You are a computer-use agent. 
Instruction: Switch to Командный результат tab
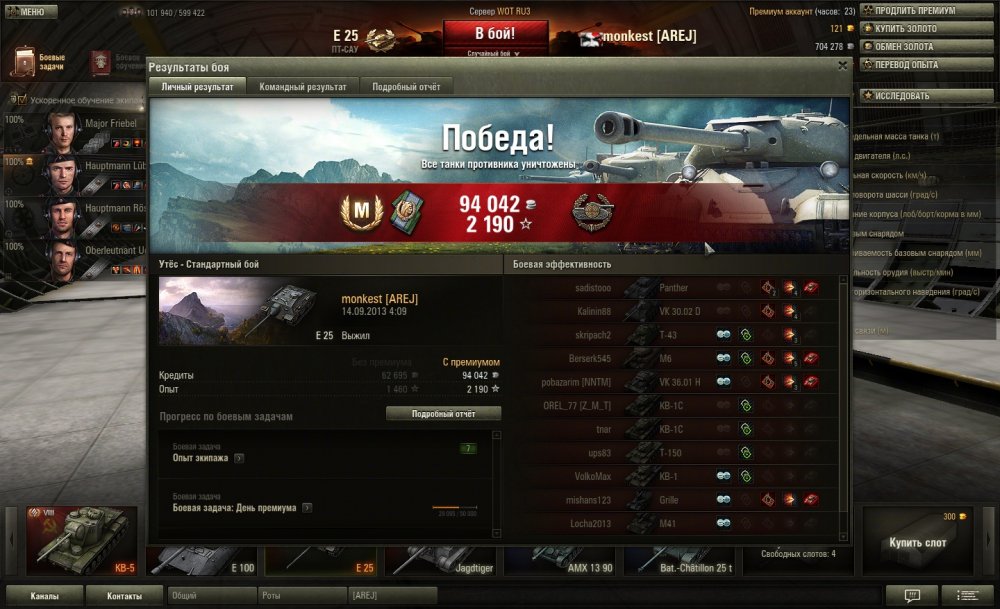(x=303, y=87)
